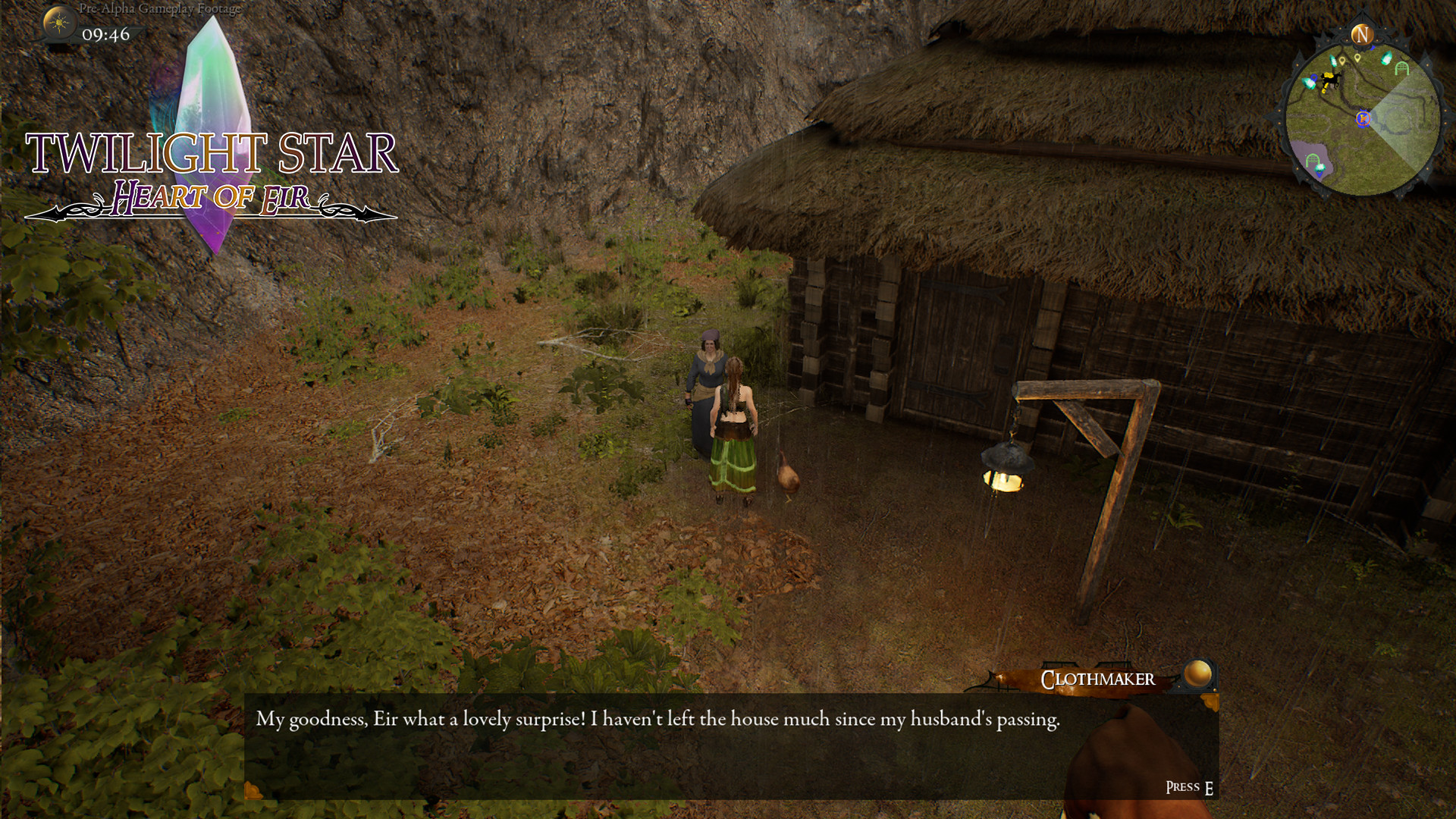Select the Clothmaker nameplate banner
The image size is (1456, 819).
pyautogui.click(x=1097, y=679)
